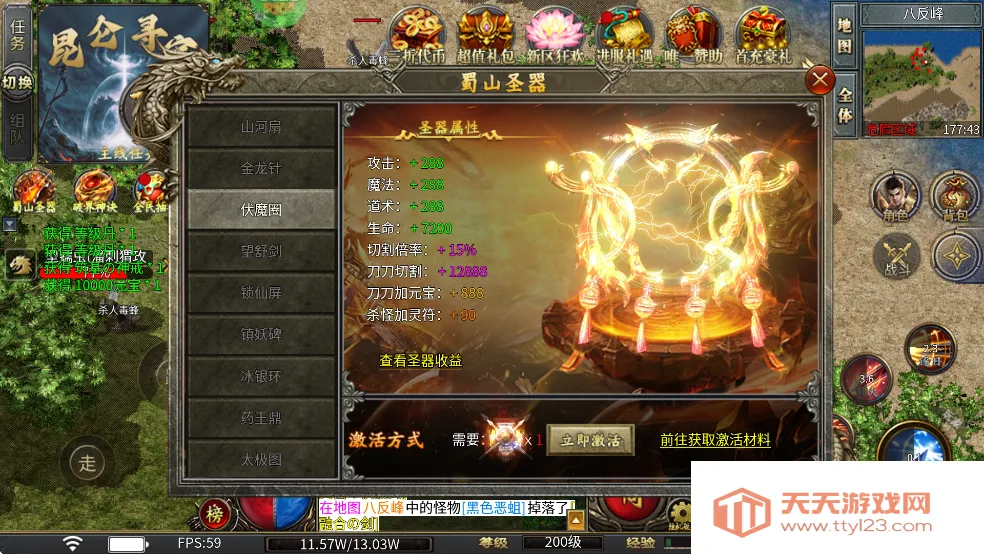Pick the 冰银环 artifact tab
Image resolution: width=984 pixels, height=554 pixels.
(x=261, y=377)
